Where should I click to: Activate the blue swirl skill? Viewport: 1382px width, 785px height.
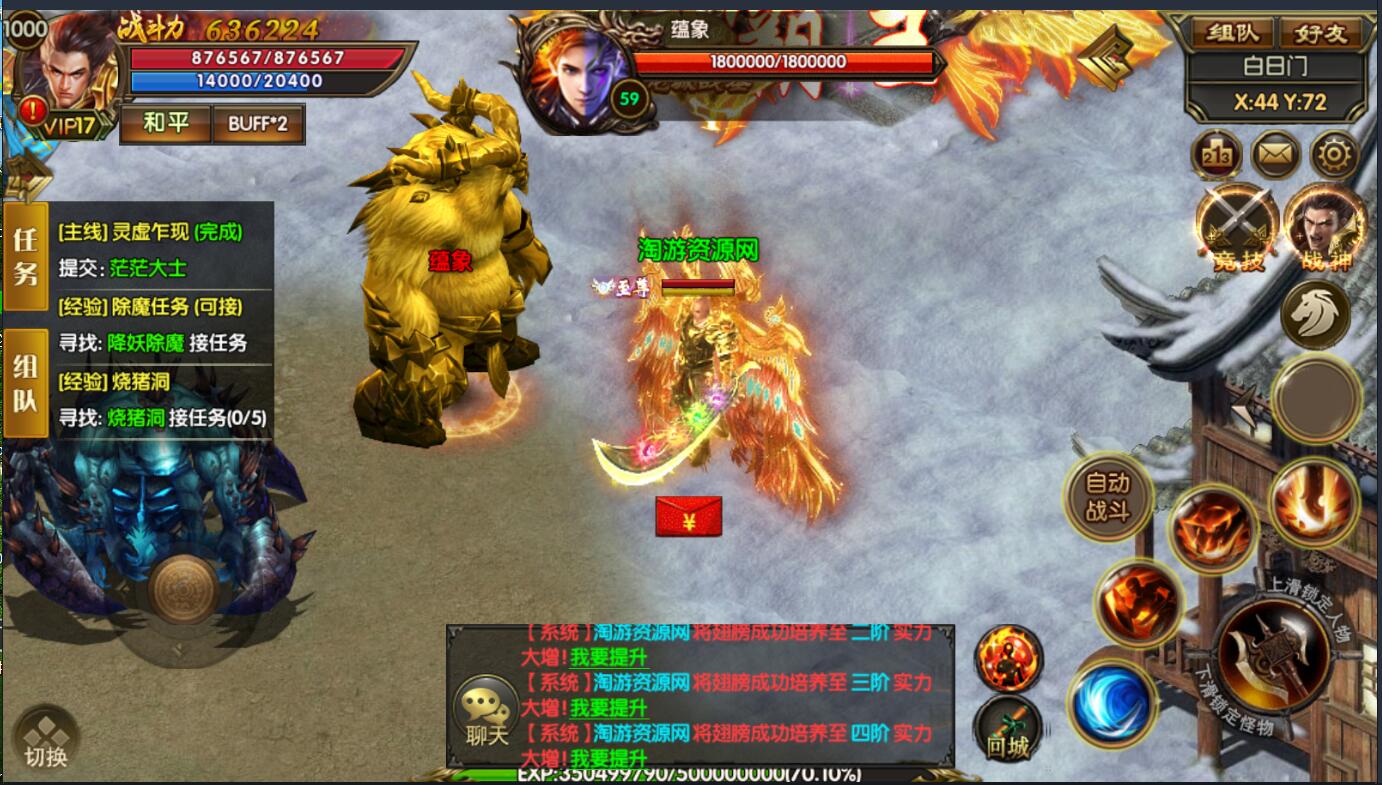[1112, 703]
